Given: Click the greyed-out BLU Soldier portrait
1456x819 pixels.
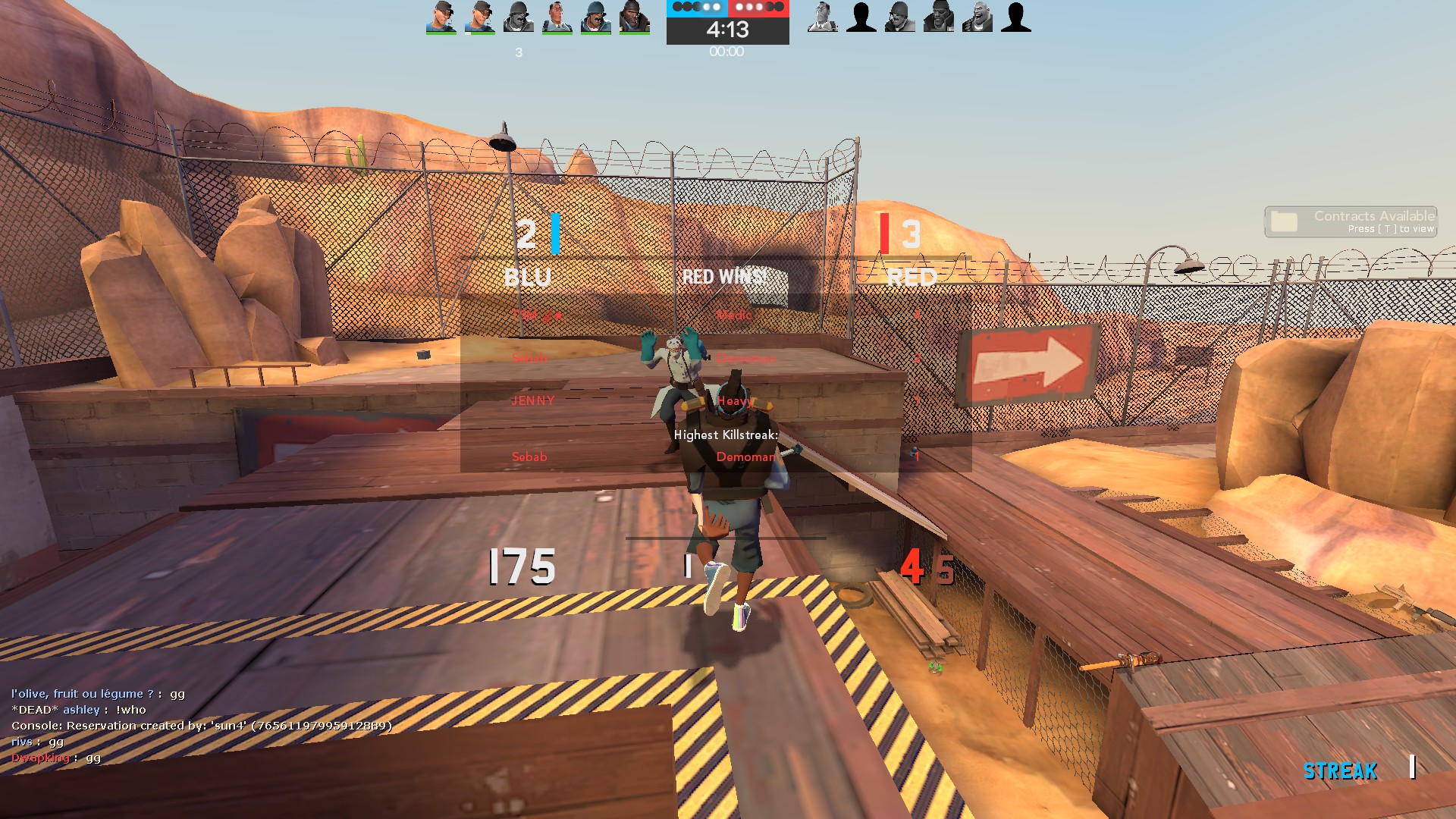Looking at the screenshot, I should (519, 17).
